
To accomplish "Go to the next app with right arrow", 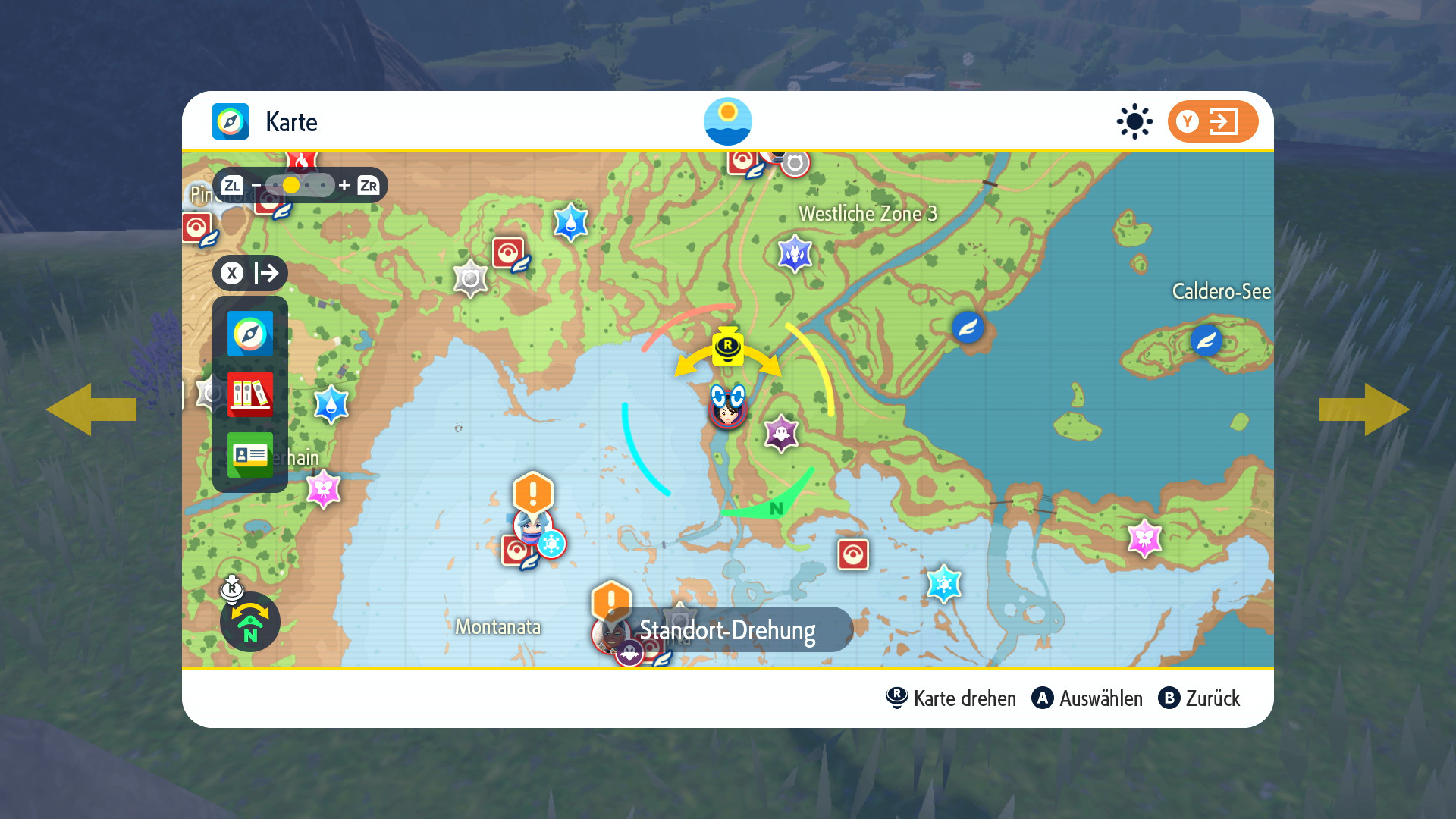I will pos(1364,409).
